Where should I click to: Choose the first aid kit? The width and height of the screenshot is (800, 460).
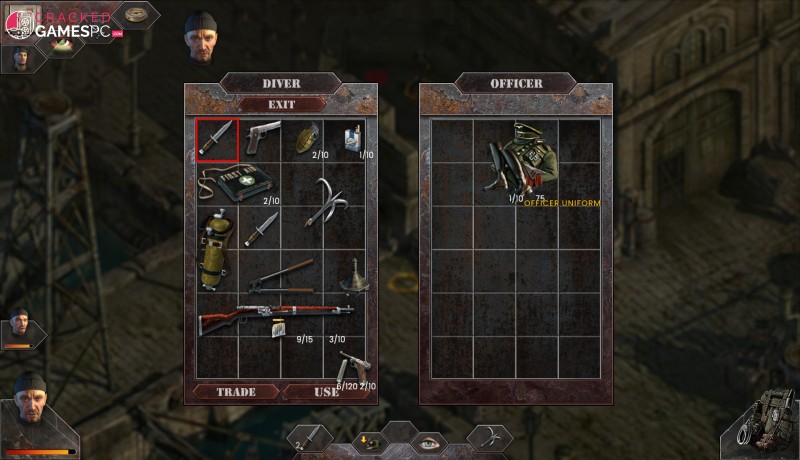coord(238,183)
